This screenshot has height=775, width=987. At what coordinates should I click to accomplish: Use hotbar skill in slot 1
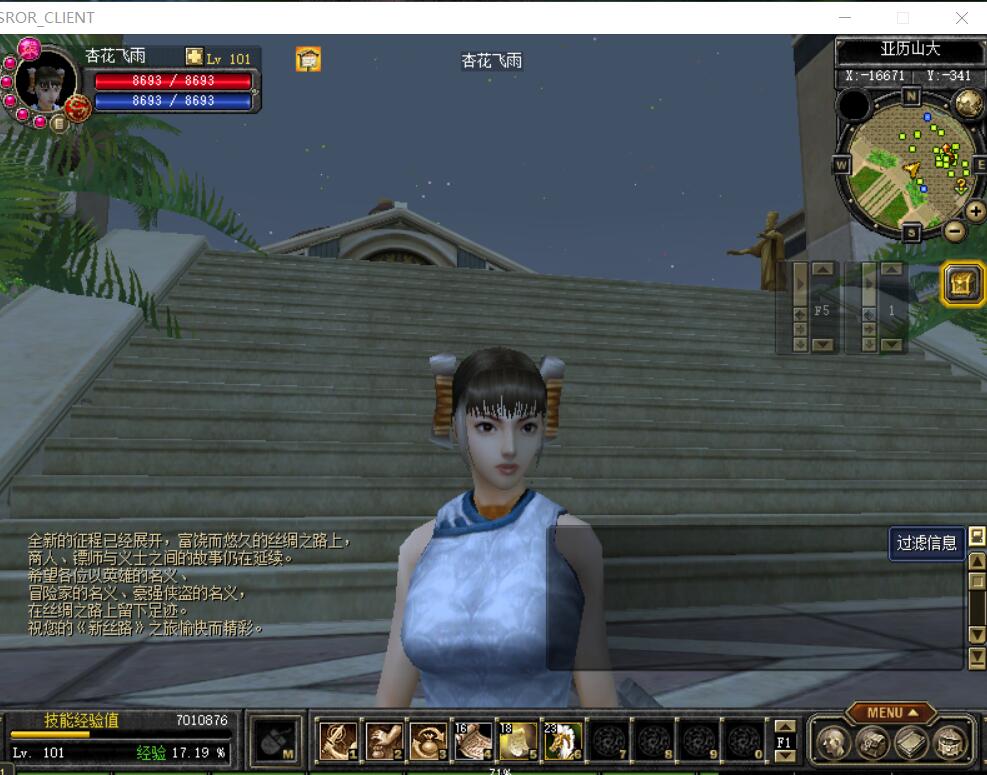338,741
